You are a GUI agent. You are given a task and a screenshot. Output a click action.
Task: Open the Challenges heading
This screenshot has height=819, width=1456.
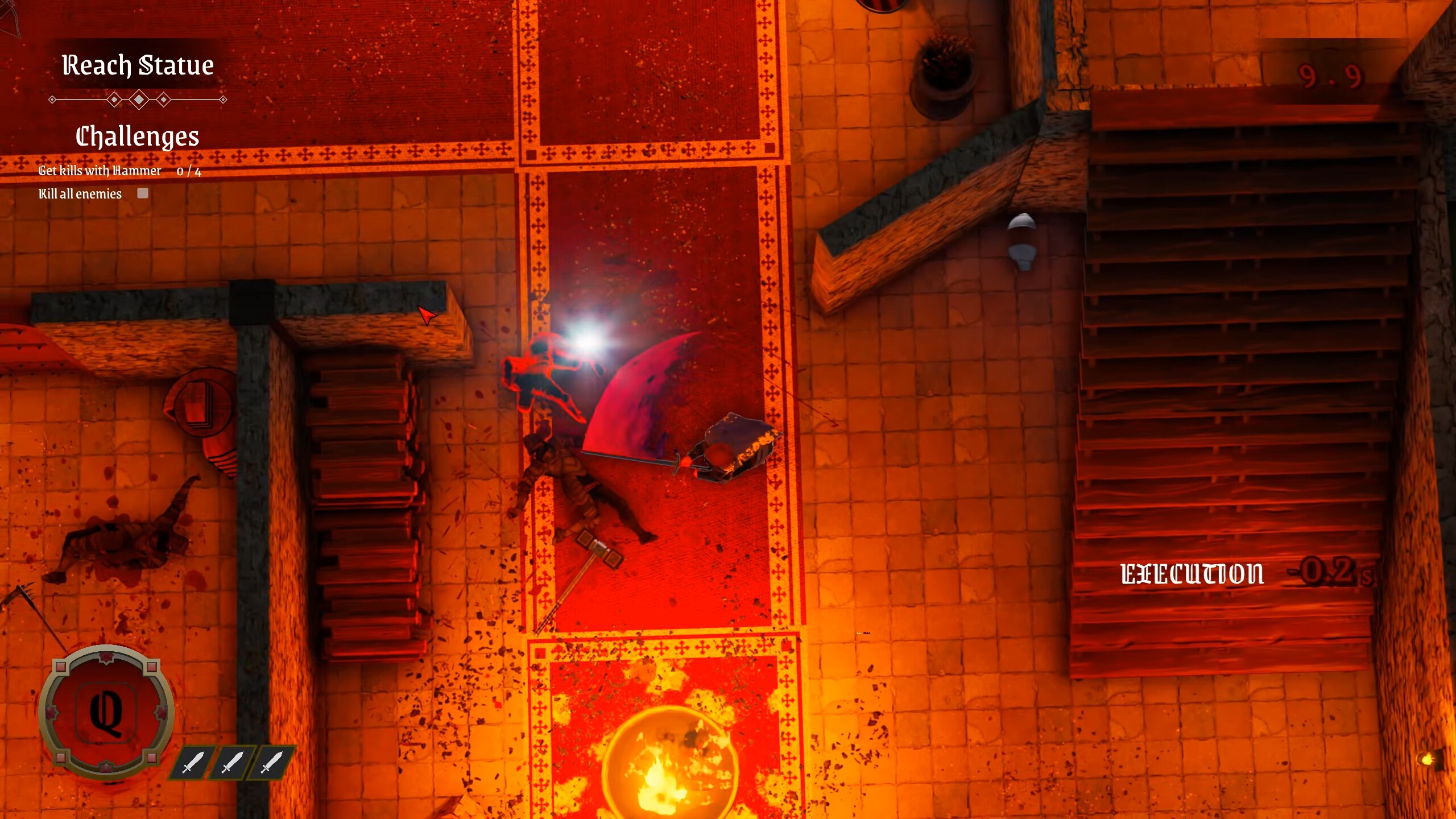[x=138, y=136]
